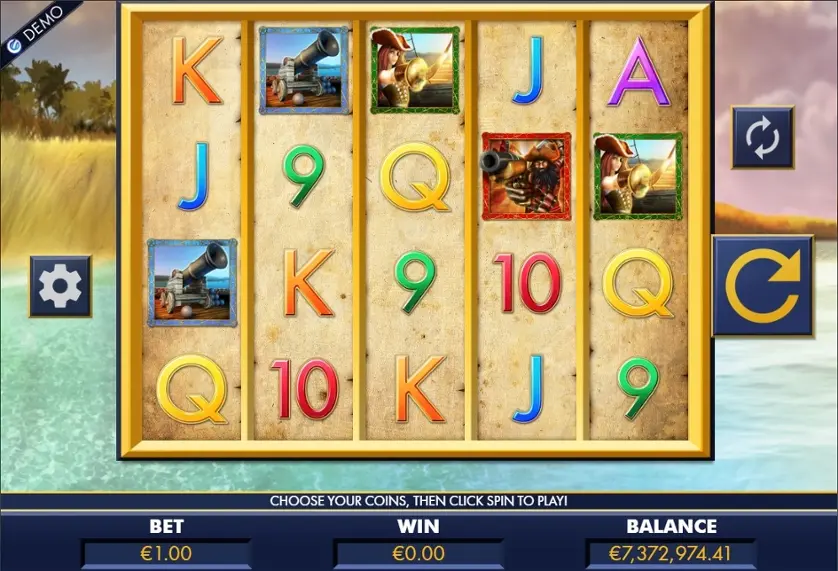The width and height of the screenshot is (838, 571).
Task: Open the gear settings menu
Action: coord(60,286)
